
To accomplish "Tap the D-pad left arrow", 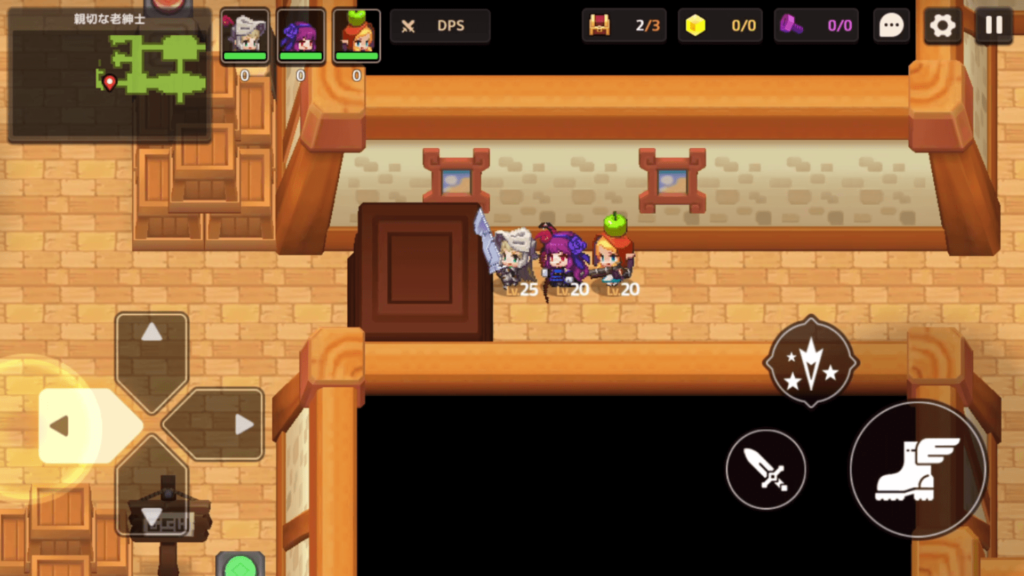I will coord(75,425).
